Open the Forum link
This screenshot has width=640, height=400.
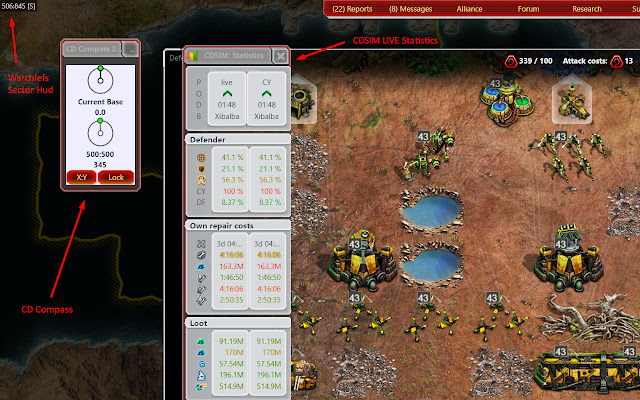[x=528, y=8]
